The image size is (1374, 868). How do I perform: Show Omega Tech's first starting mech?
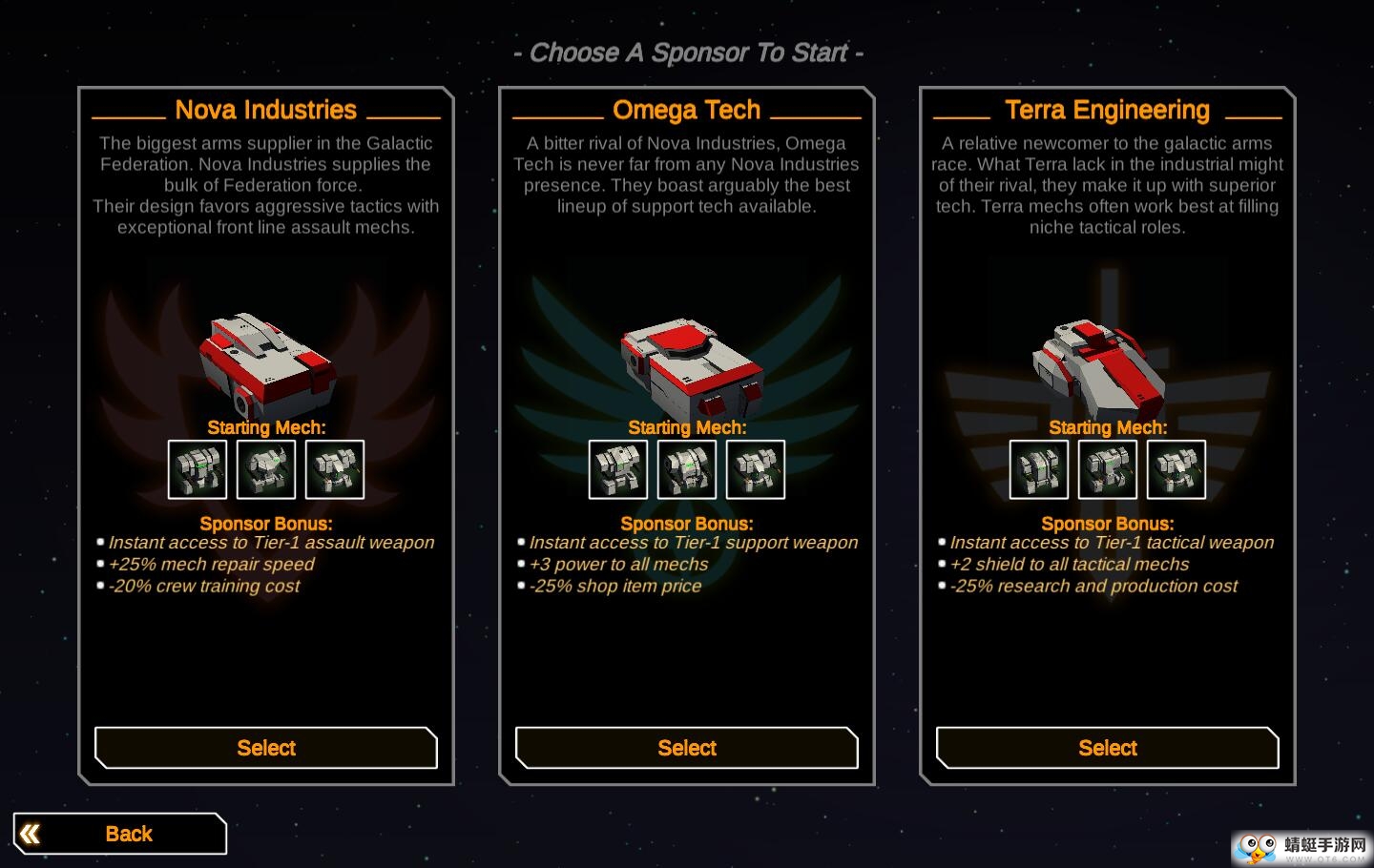click(618, 469)
